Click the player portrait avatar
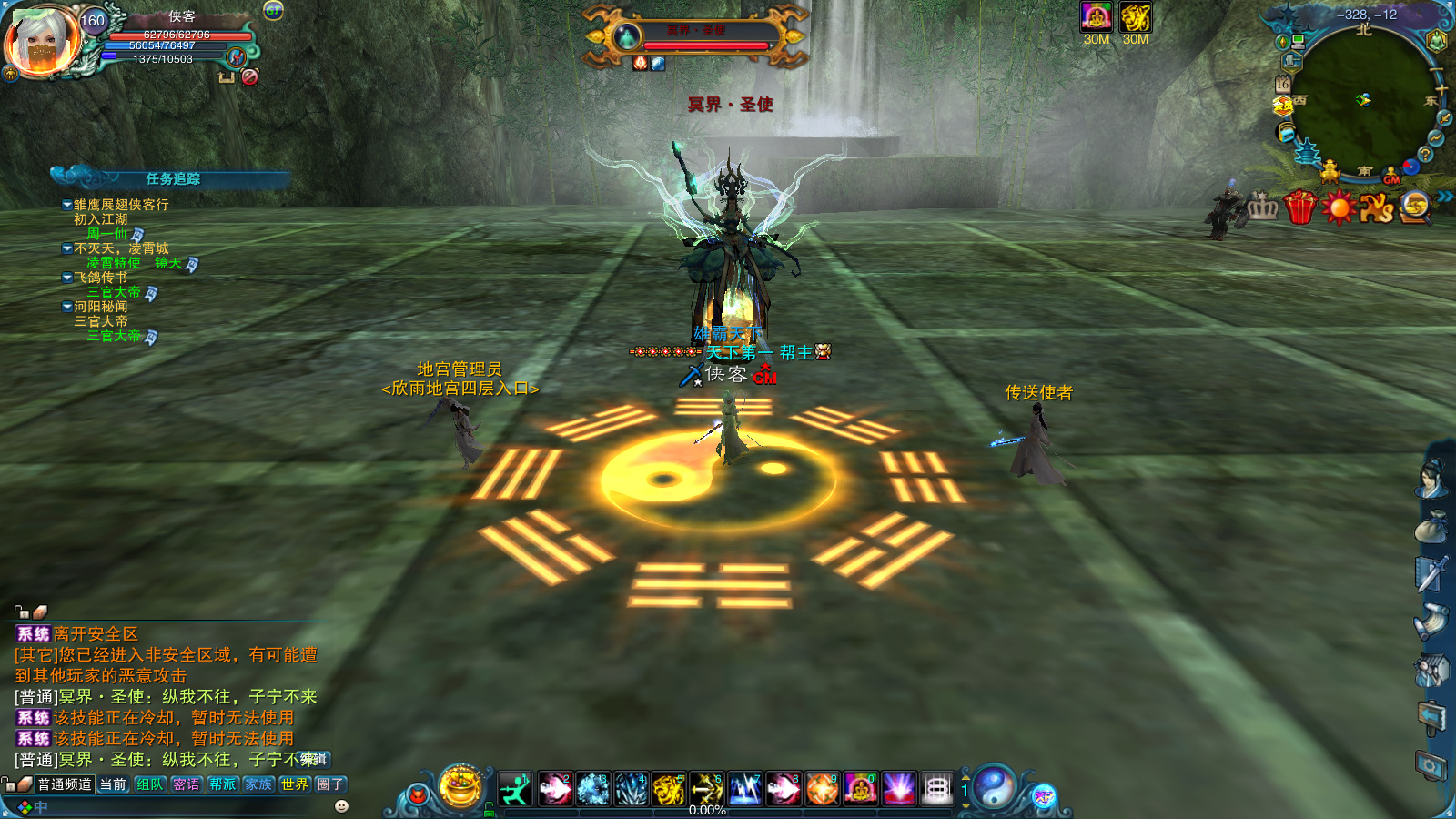 click(43, 42)
